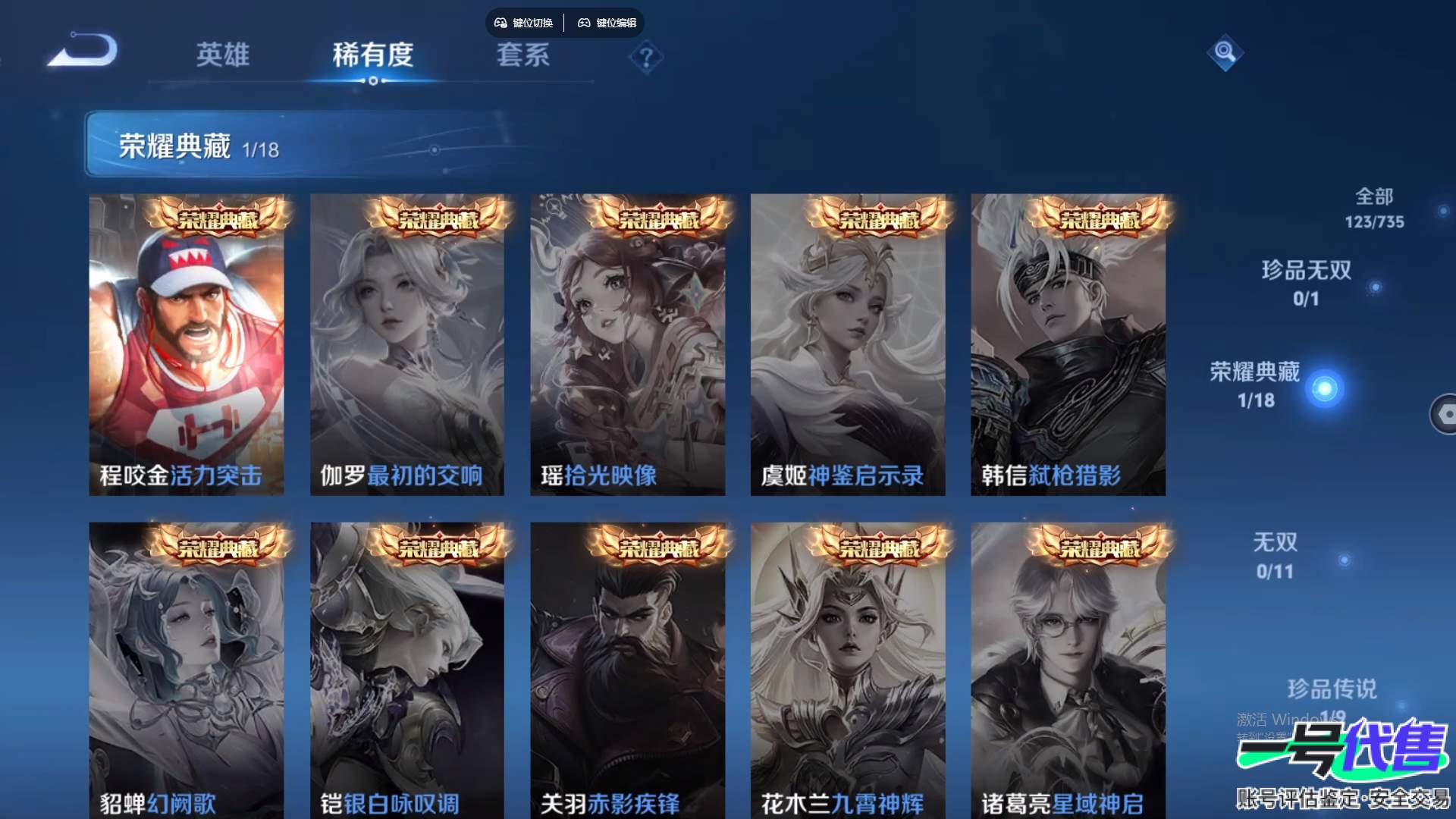The image size is (1456, 819).
Task: Select the 虞姬 神鉴启示录 skin card
Action: tap(848, 345)
